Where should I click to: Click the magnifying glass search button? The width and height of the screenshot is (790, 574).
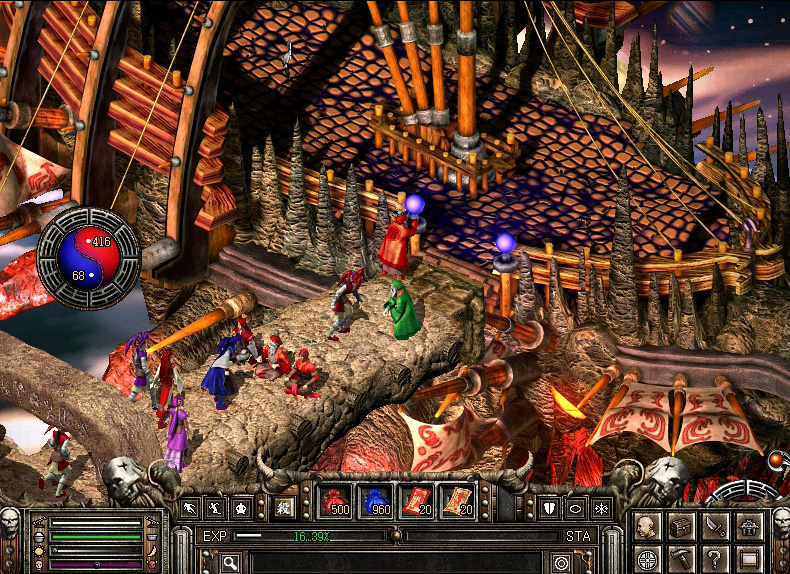click(231, 563)
